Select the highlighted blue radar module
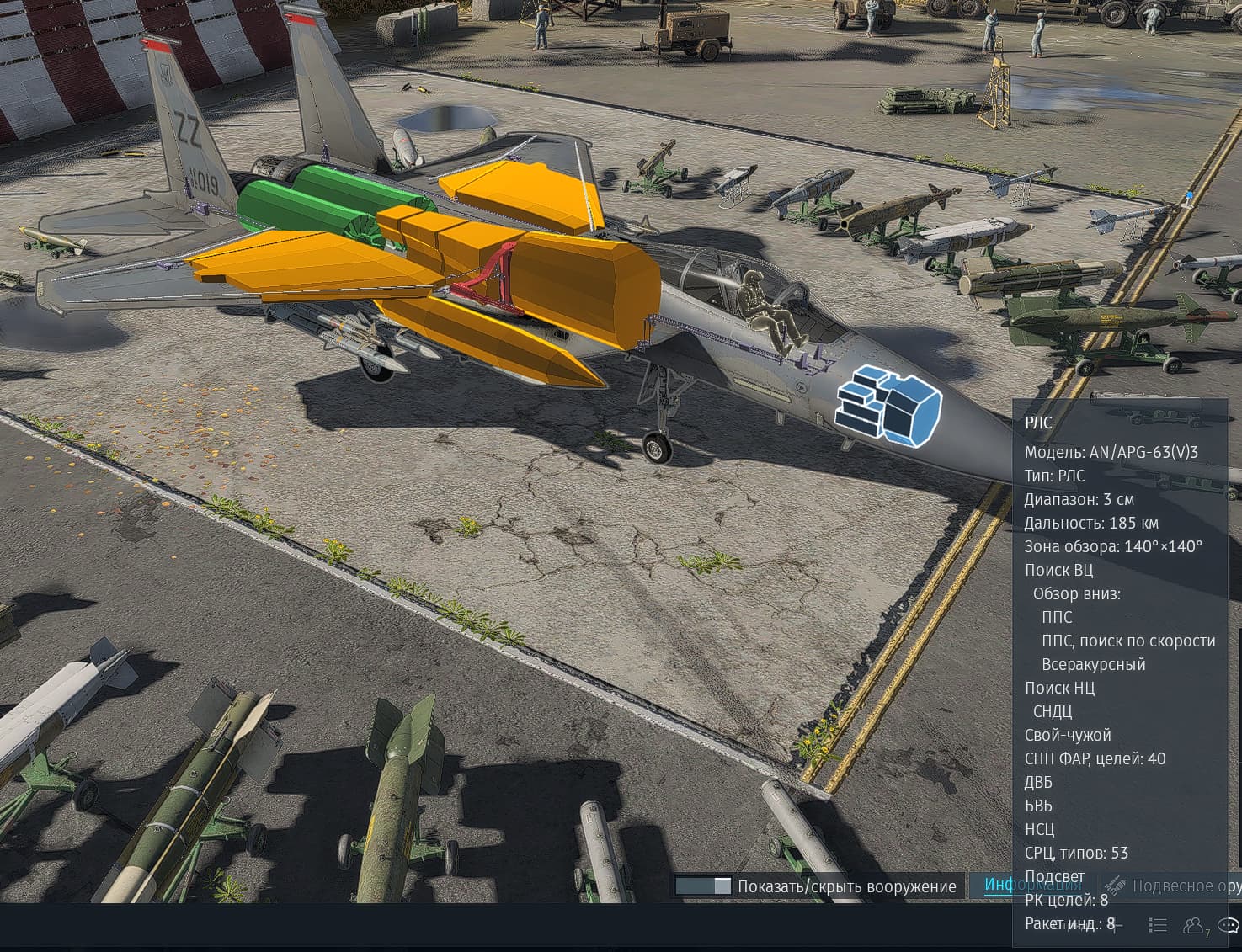Screen dimensions: 1242x952 coord(887,404)
